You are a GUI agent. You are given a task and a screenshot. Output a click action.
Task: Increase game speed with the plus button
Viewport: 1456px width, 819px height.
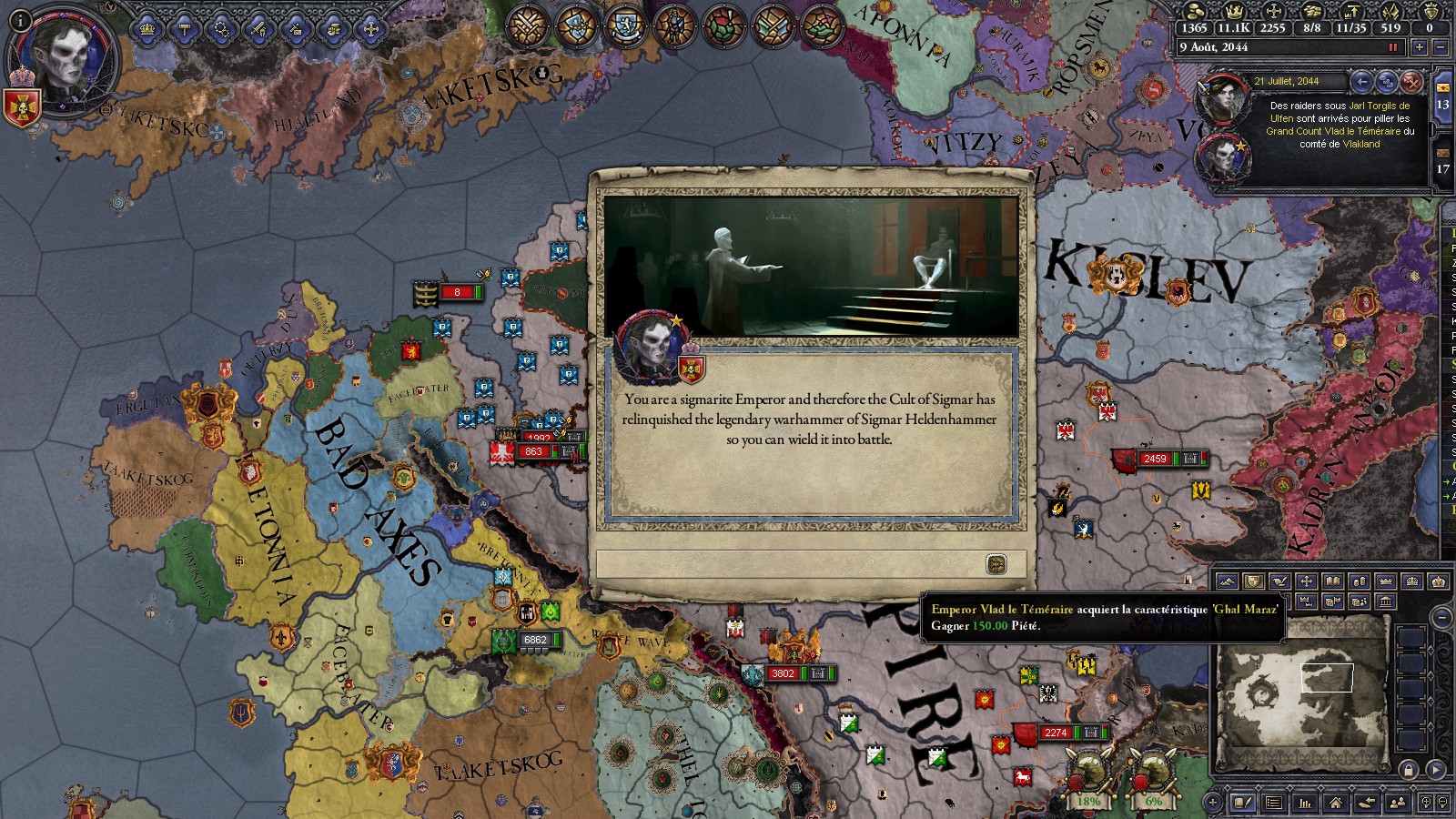(1419, 47)
